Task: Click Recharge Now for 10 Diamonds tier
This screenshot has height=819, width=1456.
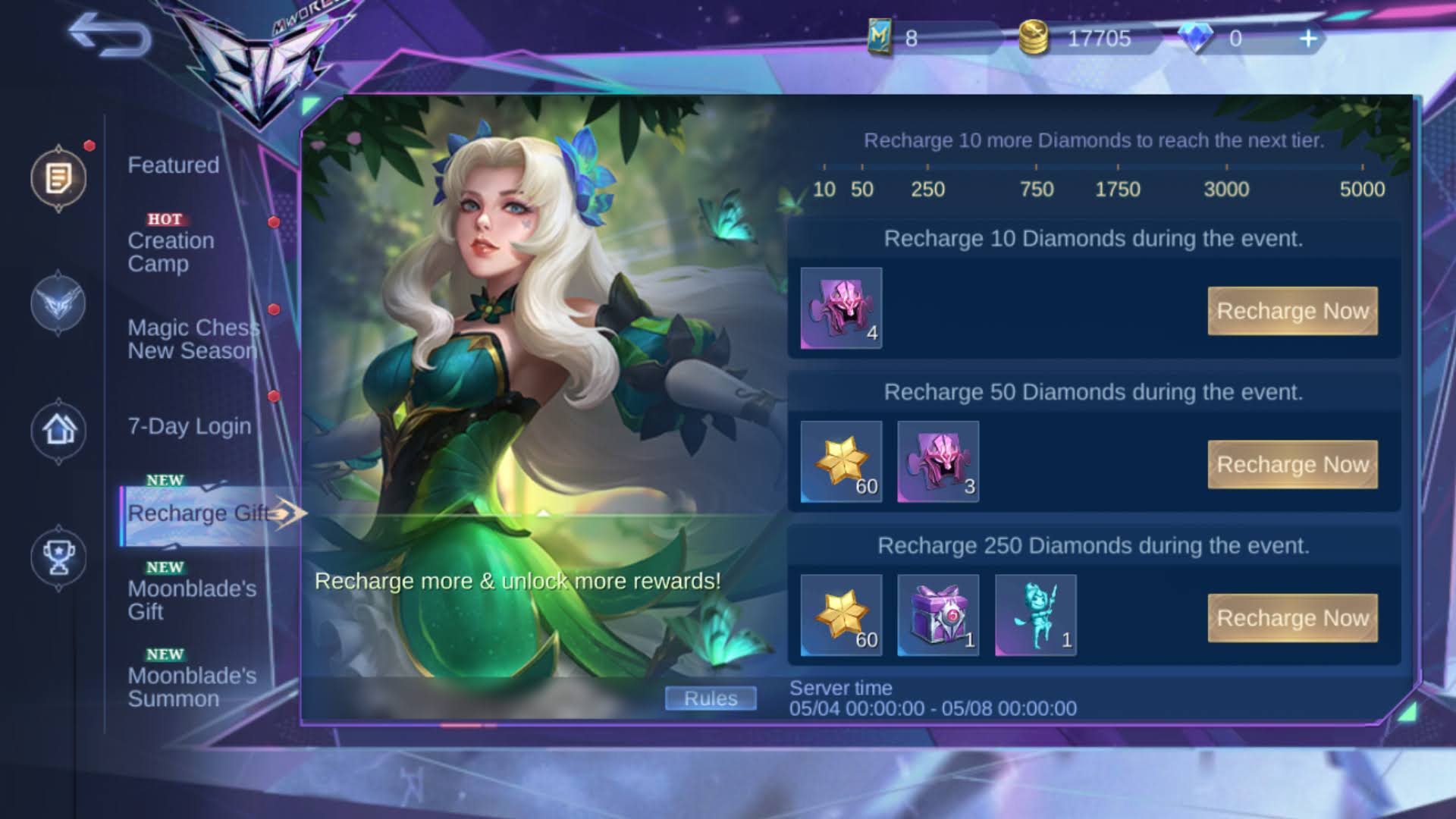Action: (1292, 310)
